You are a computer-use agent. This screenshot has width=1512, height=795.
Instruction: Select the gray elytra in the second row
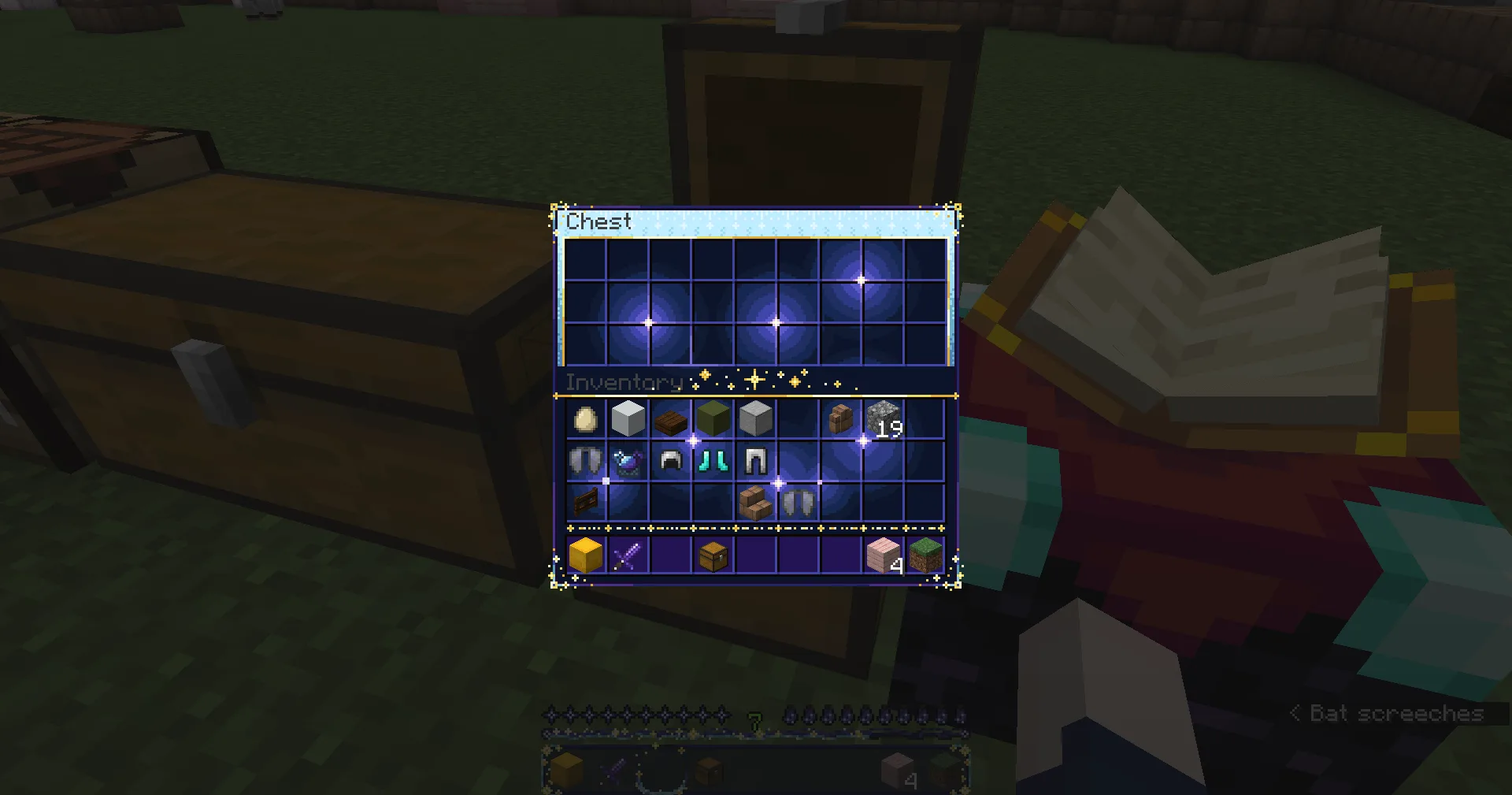point(586,460)
